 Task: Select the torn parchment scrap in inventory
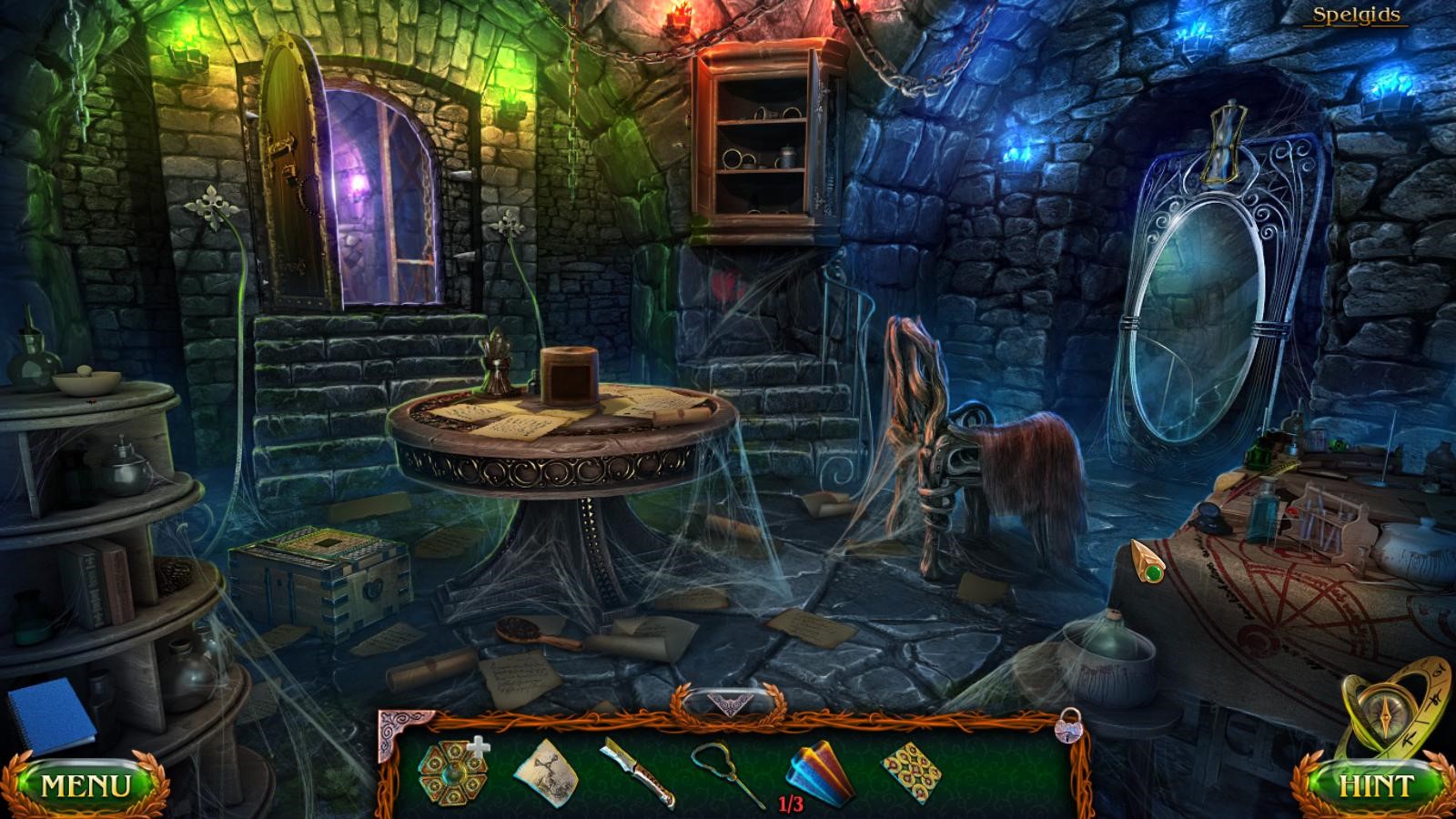click(x=546, y=773)
